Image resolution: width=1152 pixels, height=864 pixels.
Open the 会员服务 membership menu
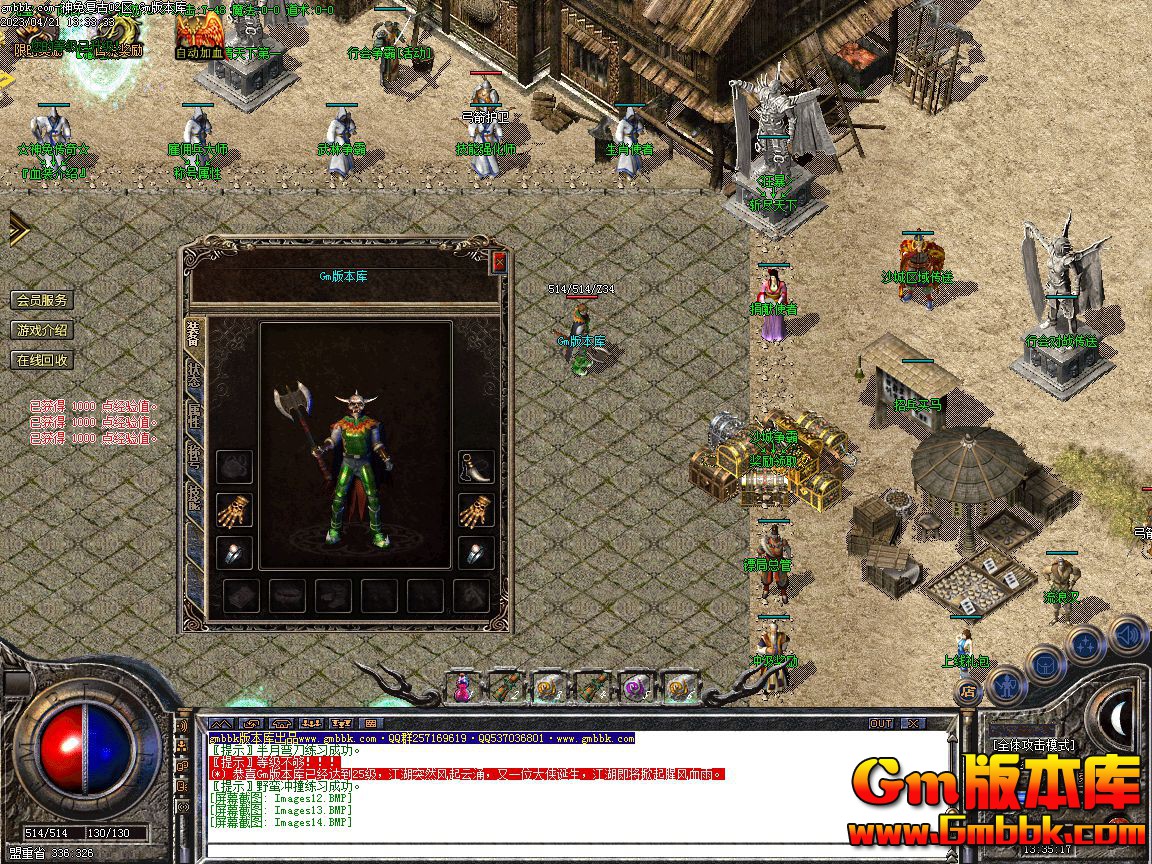click(42, 300)
